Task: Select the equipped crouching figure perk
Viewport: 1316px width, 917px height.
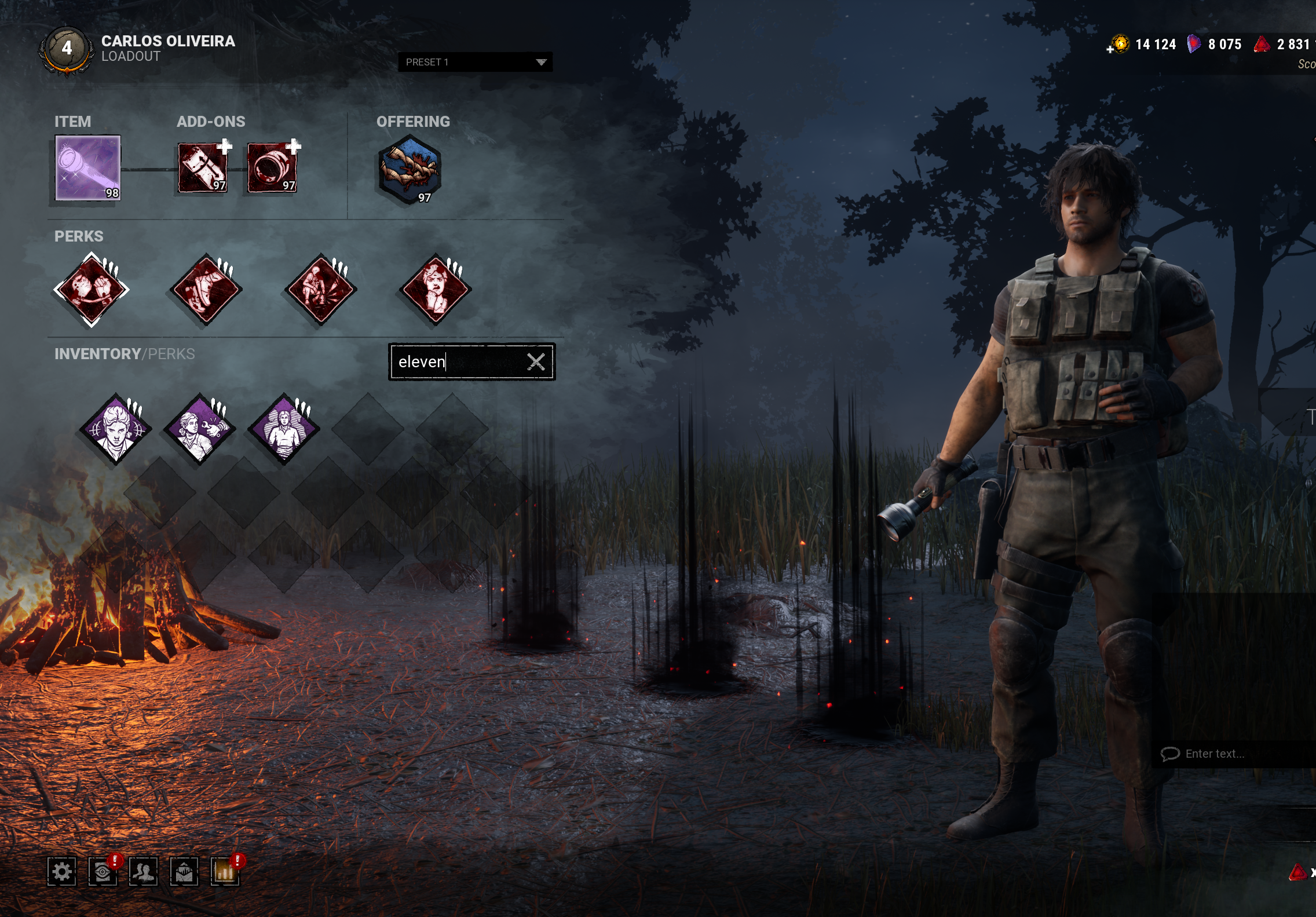Action: tap(321, 290)
